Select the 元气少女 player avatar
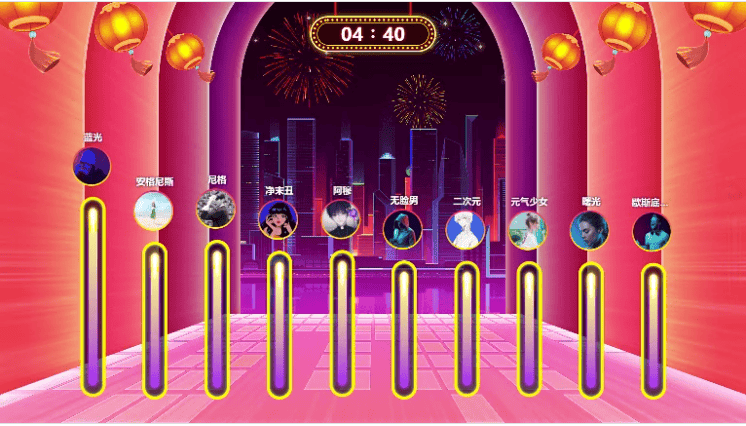The image size is (746, 426). tap(528, 230)
